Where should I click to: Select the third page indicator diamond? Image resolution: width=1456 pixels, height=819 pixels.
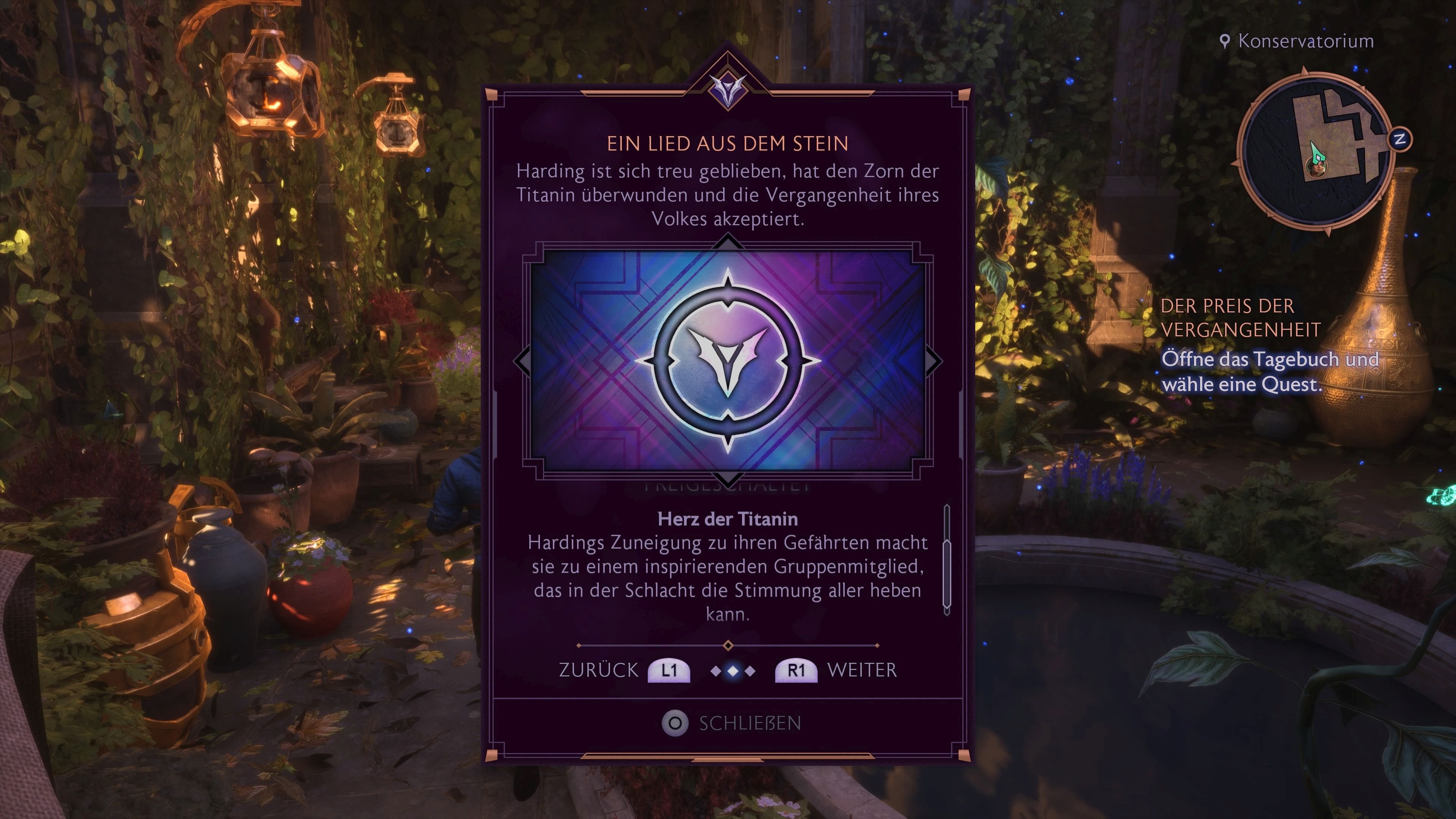(x=751, y=672)
